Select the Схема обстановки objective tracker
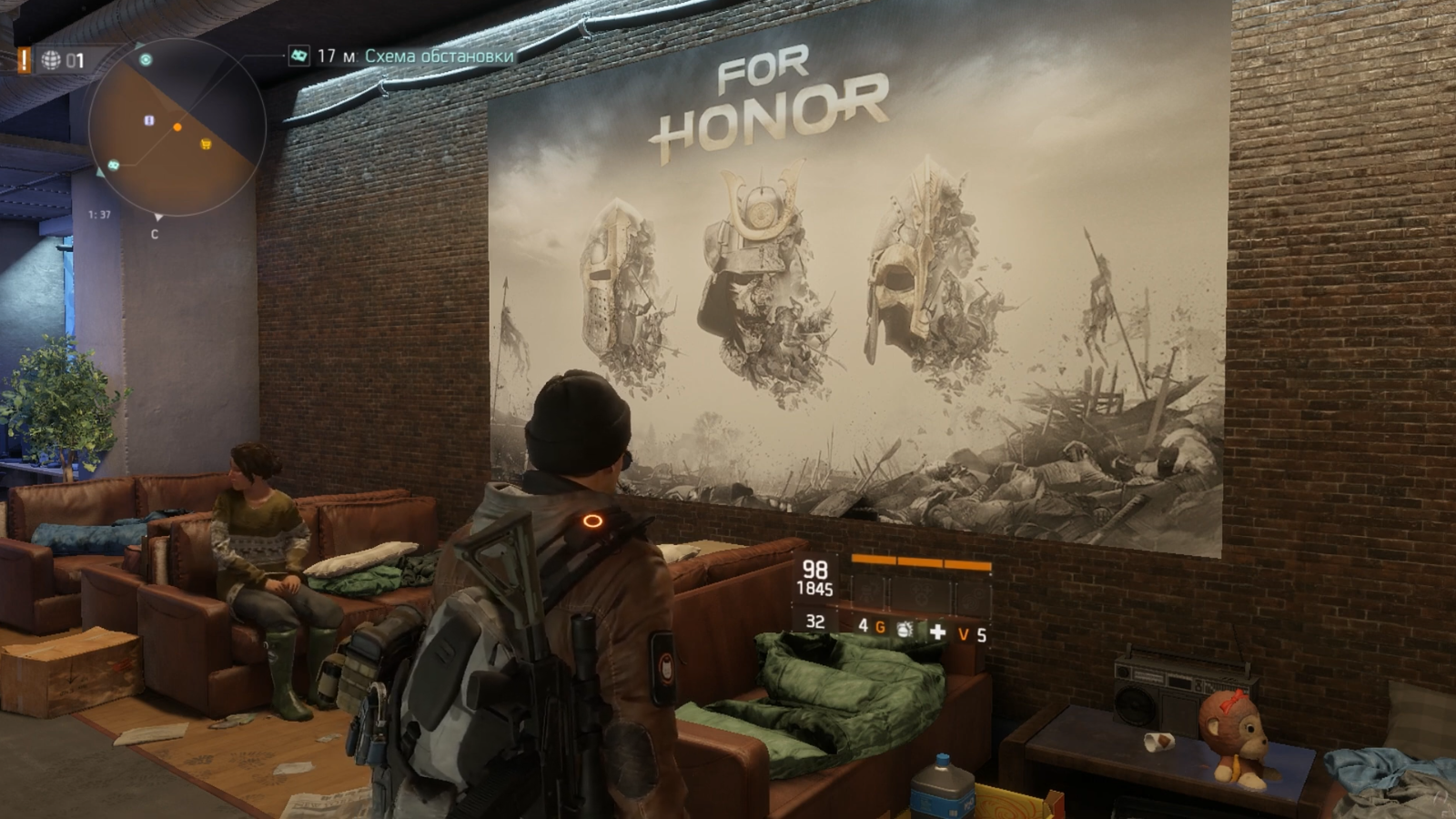 (x=439, y=56)
